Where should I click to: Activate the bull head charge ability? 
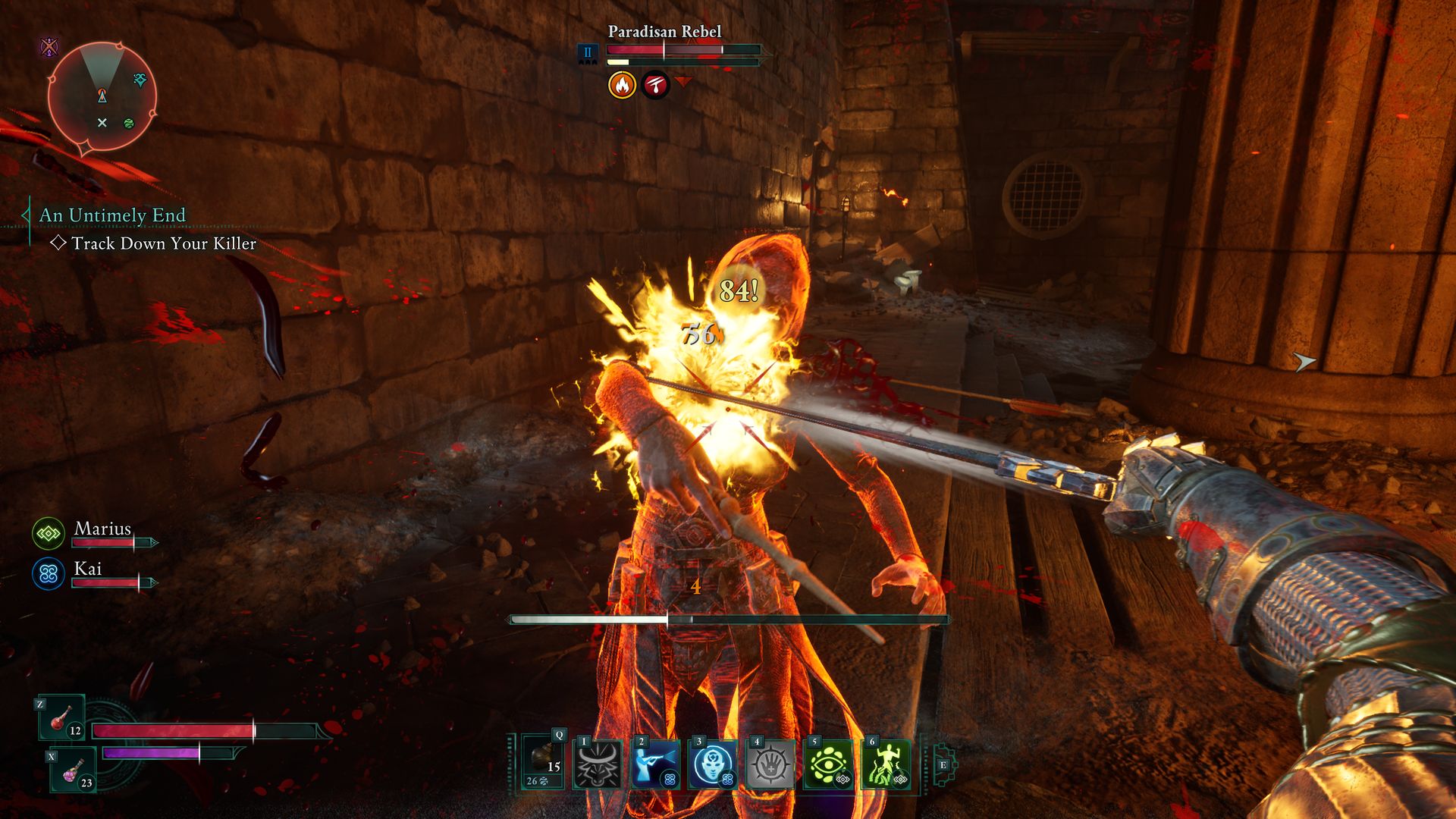[x=598, y=764]
